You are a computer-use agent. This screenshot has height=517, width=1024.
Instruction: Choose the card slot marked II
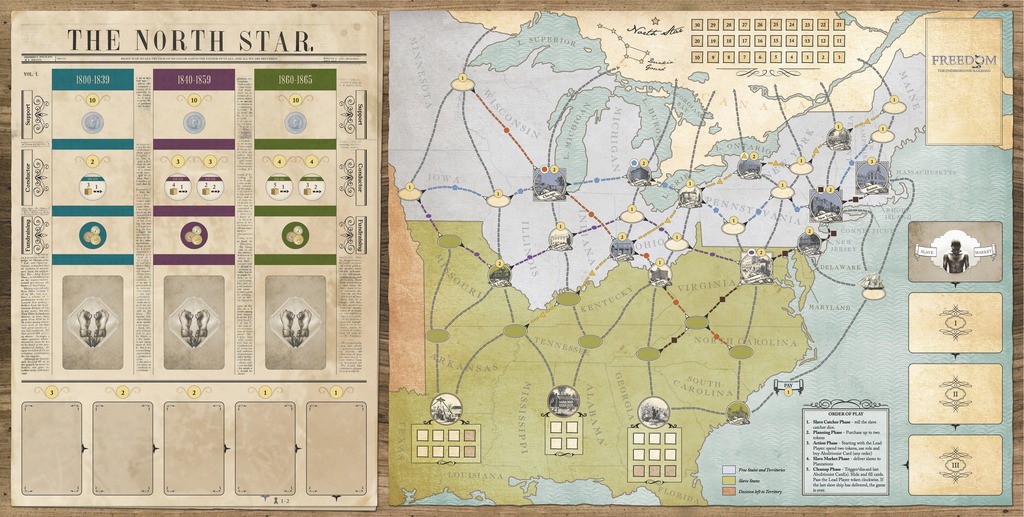click(x=954, y=393)
